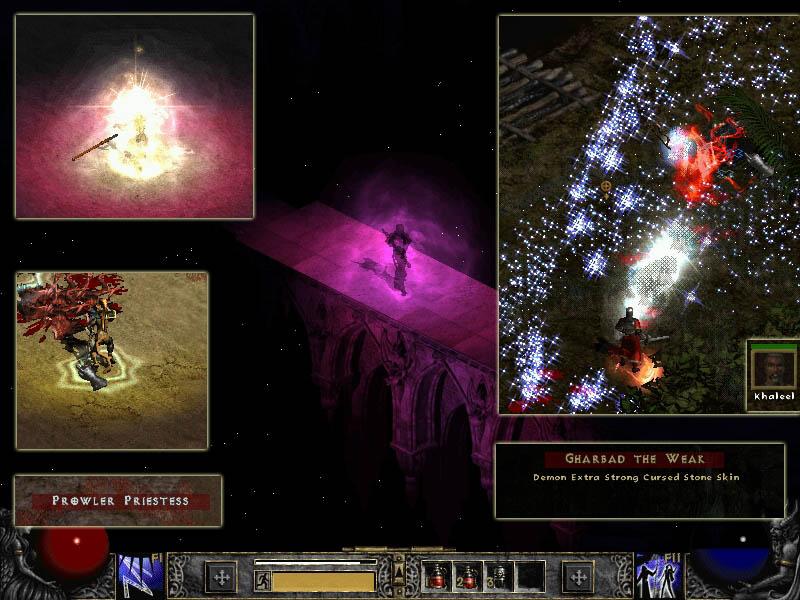Click the cross button beside the stamina bar

click(220, 577)
